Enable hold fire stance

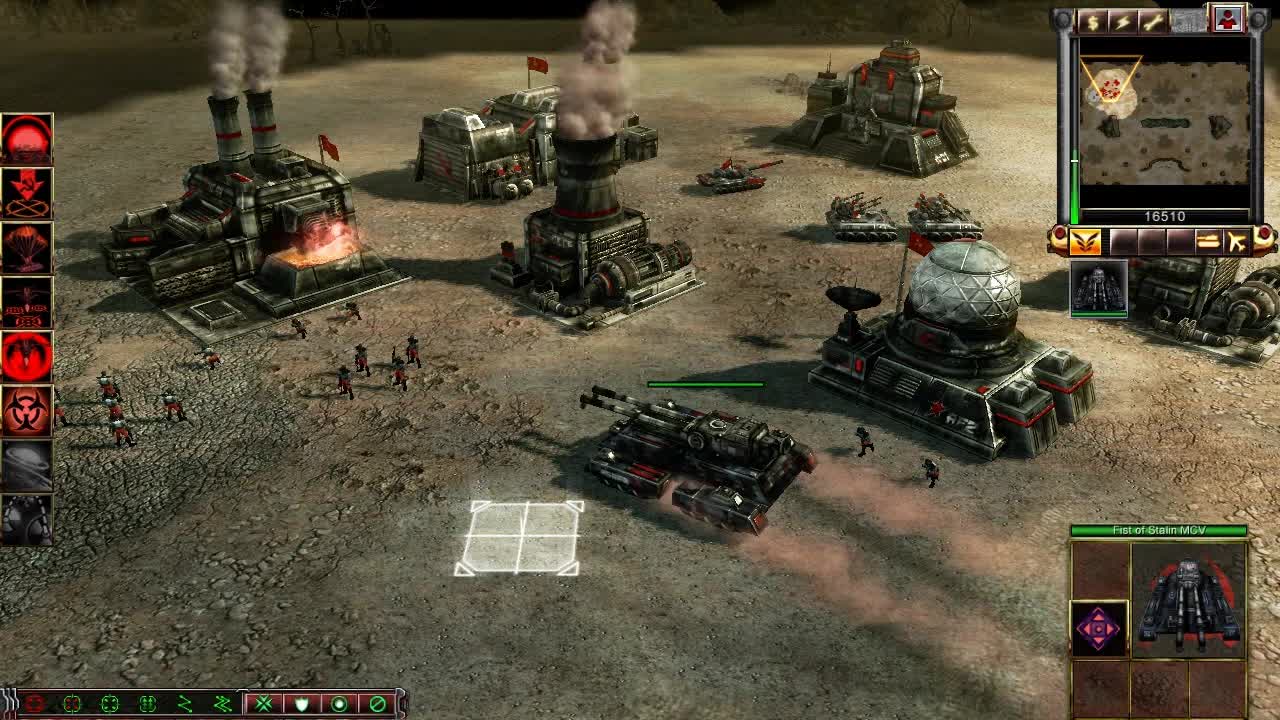pyautogui.click(x=376, y=705)
